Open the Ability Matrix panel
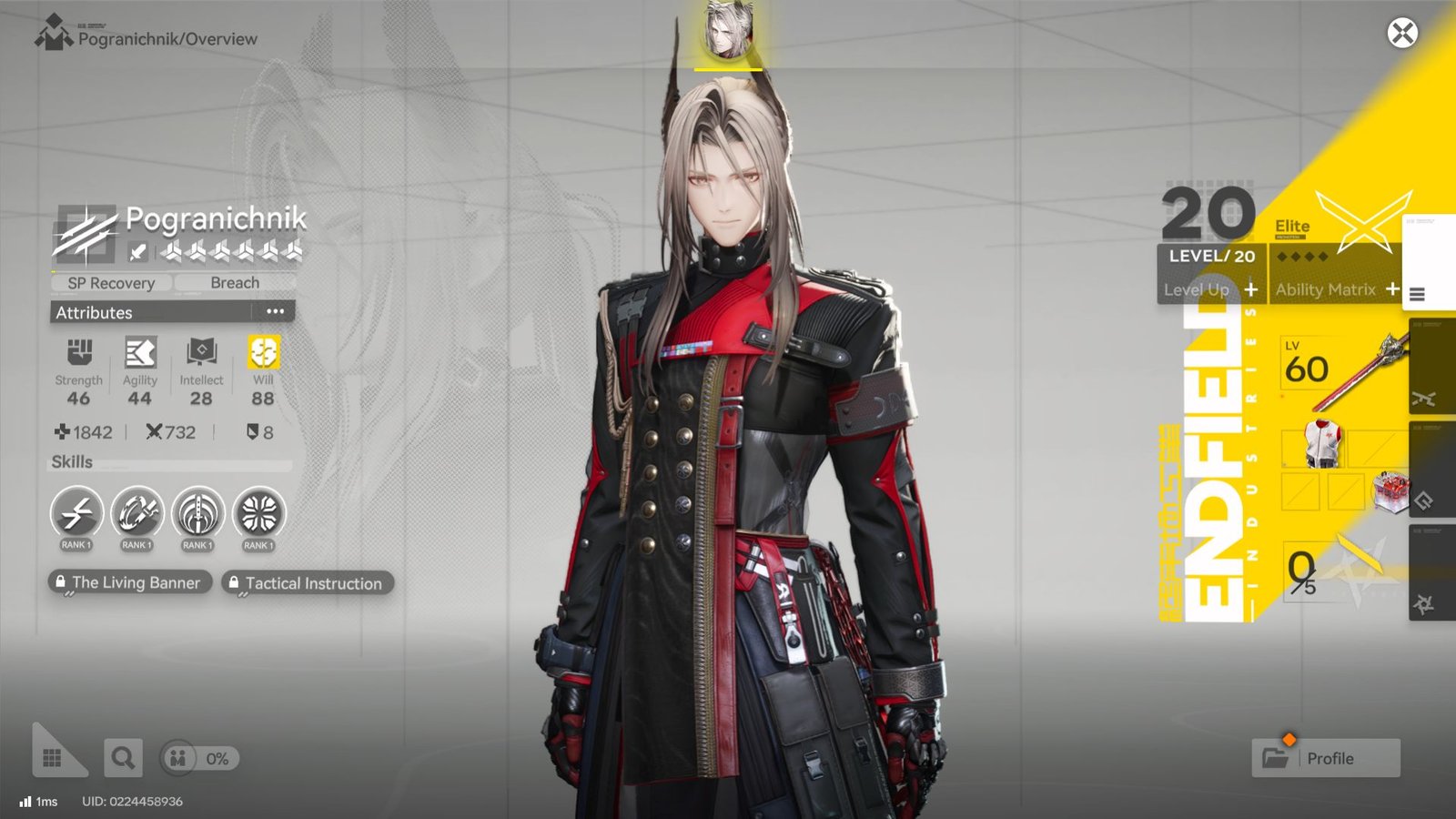Screen dimensions: 1456x819 (x=1327, y=289)
